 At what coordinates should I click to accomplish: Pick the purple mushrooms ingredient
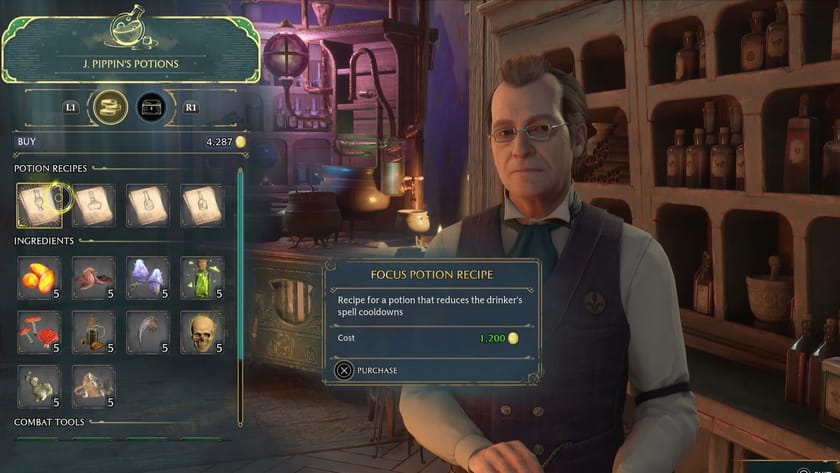[x=147, y=277]
